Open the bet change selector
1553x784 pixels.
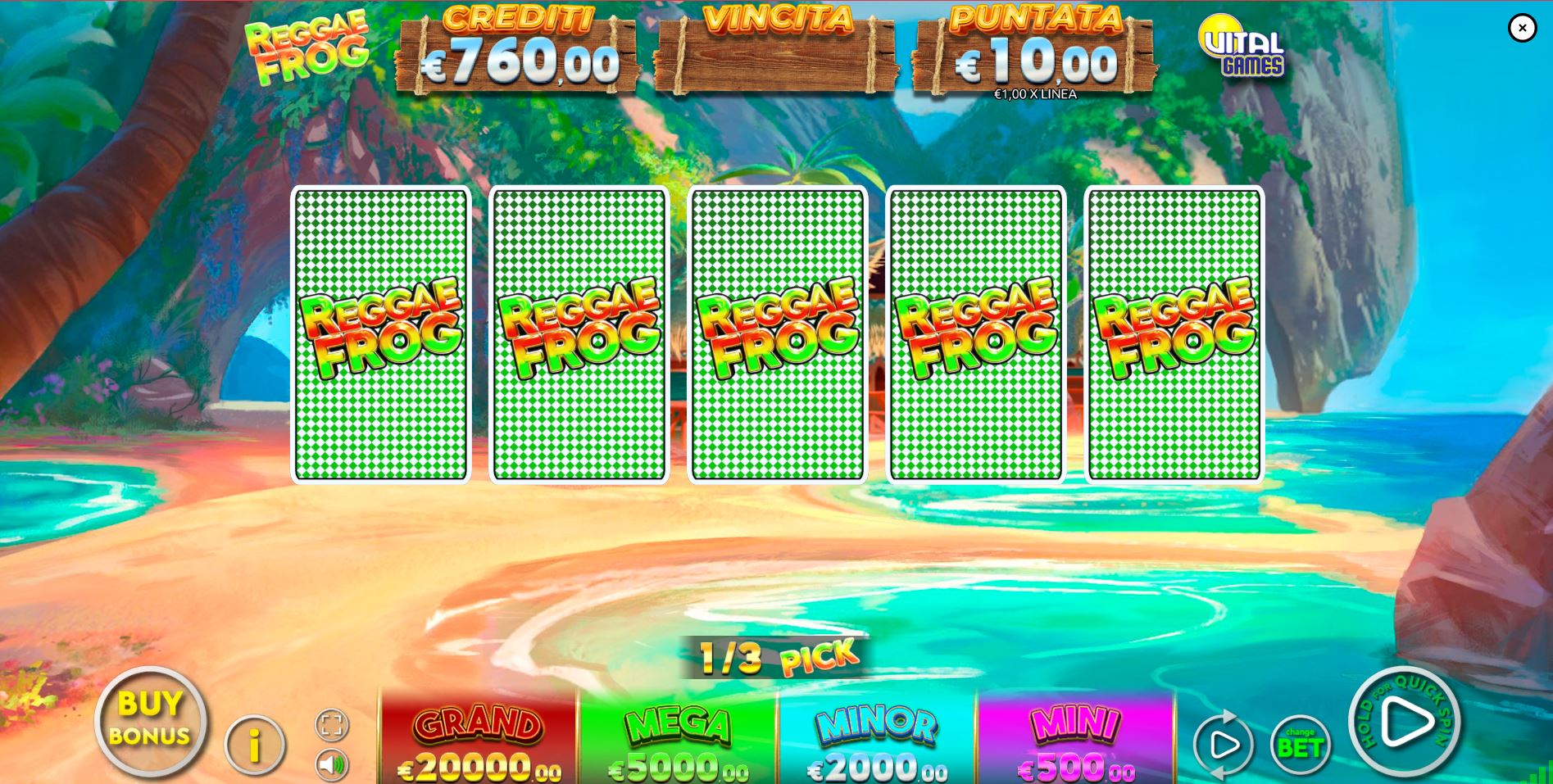1303,744
